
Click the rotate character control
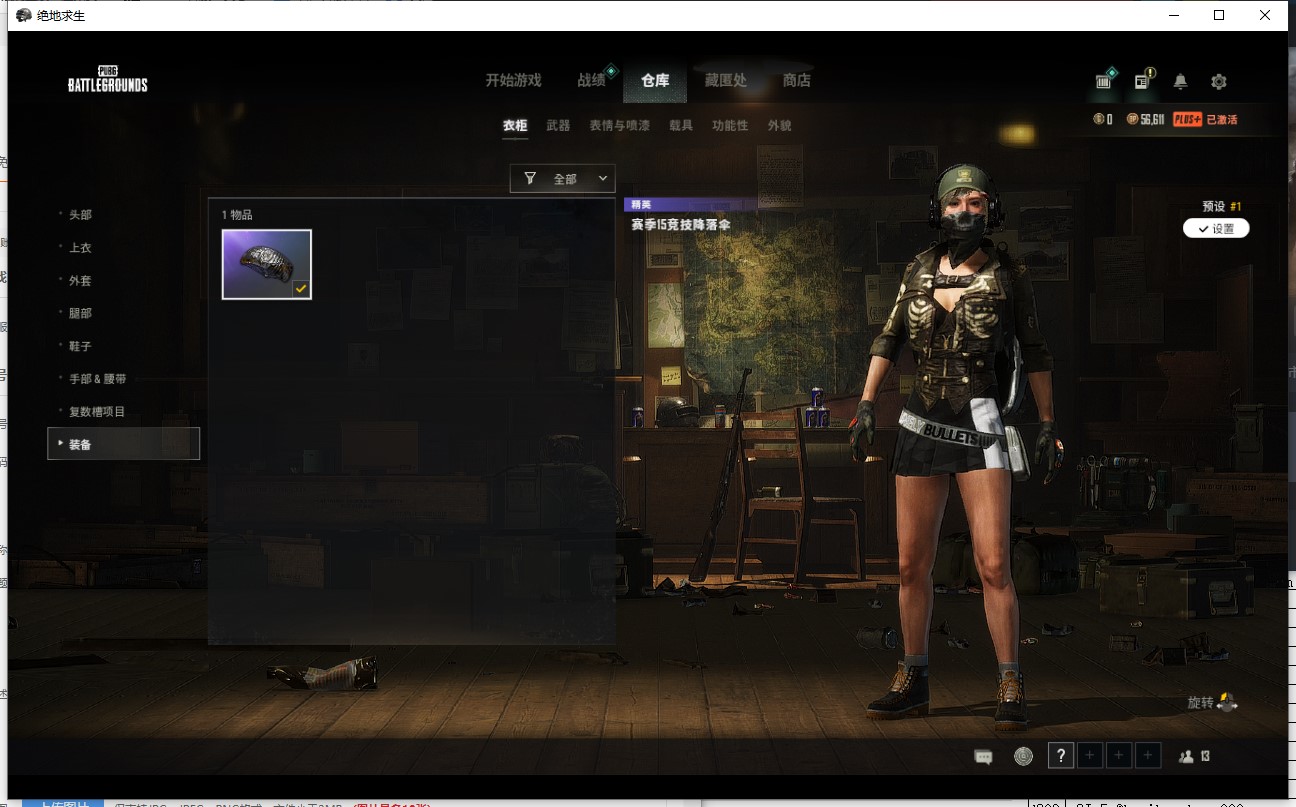point(1213,702)
